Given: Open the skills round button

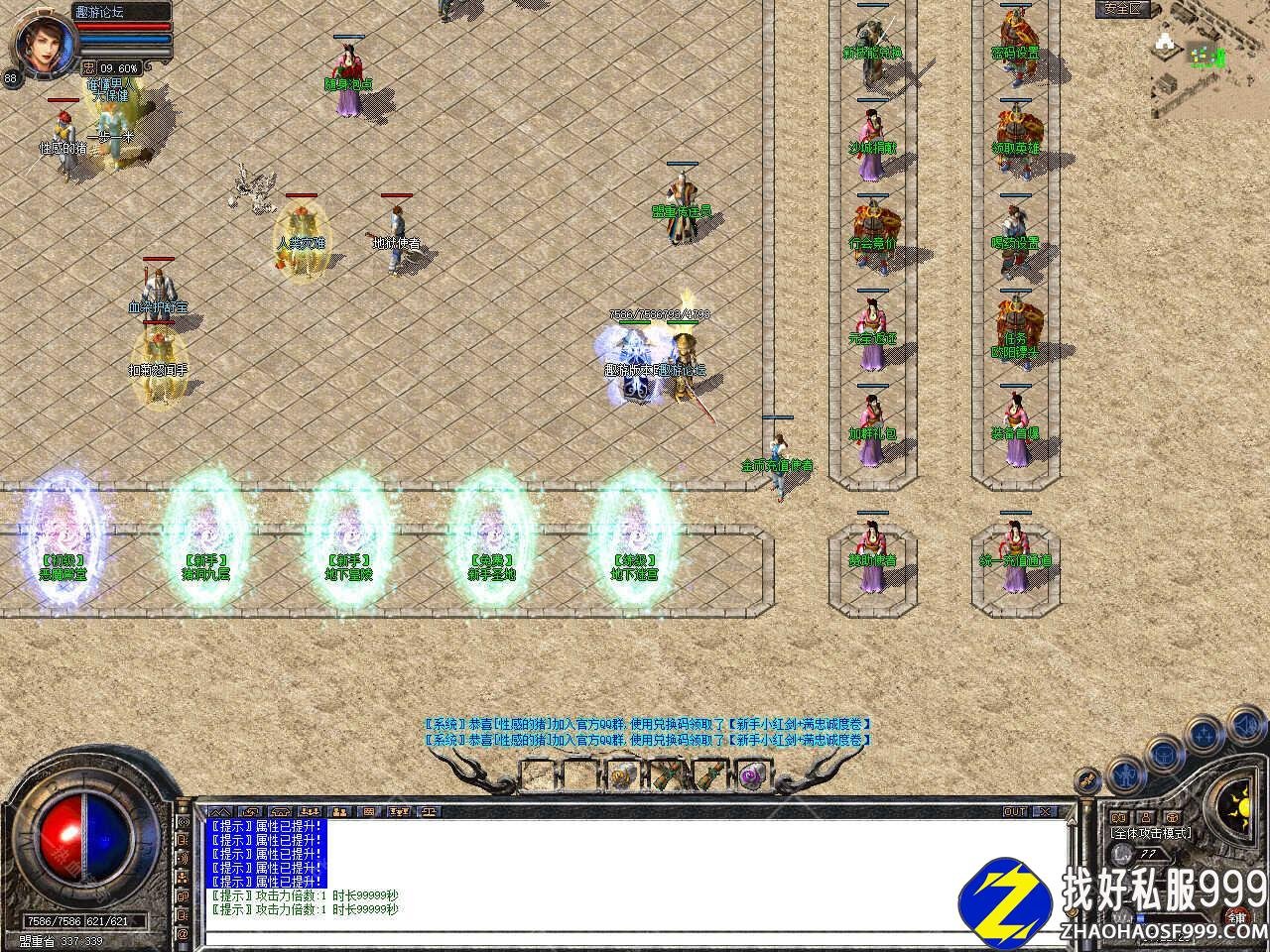Looking at the screenshot, I should click(x=1205, y=736).
